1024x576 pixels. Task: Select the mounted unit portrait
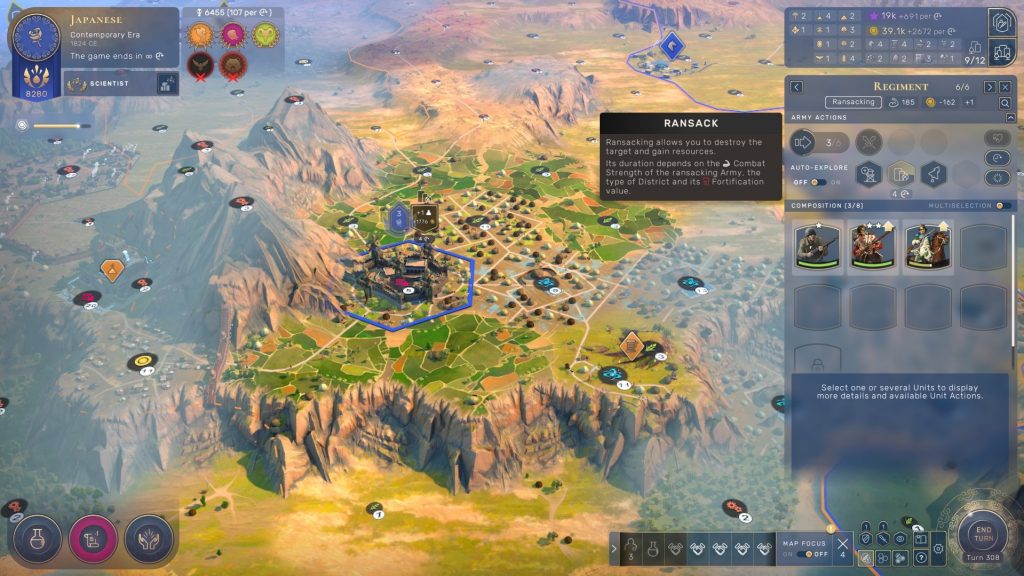pyautogui.click(x=926, y=246)
